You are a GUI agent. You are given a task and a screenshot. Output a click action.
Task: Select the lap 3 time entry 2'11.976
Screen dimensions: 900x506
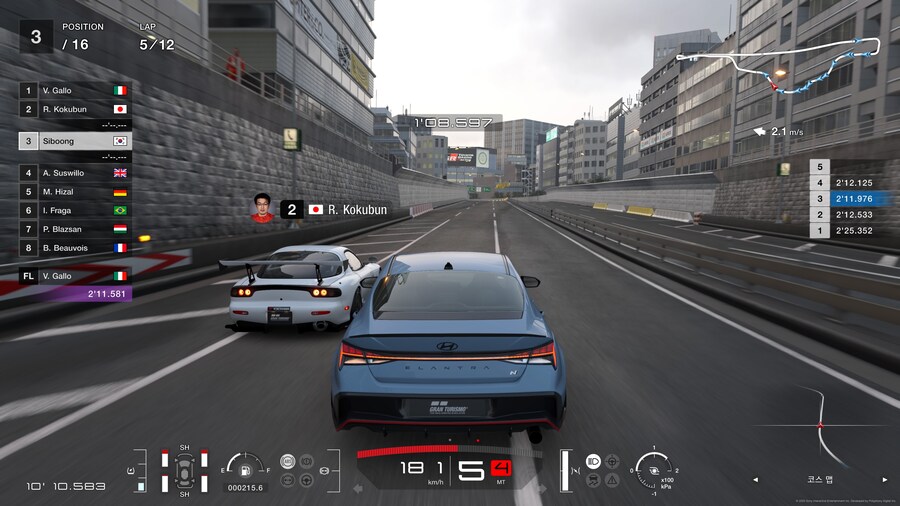coord(844,199)
